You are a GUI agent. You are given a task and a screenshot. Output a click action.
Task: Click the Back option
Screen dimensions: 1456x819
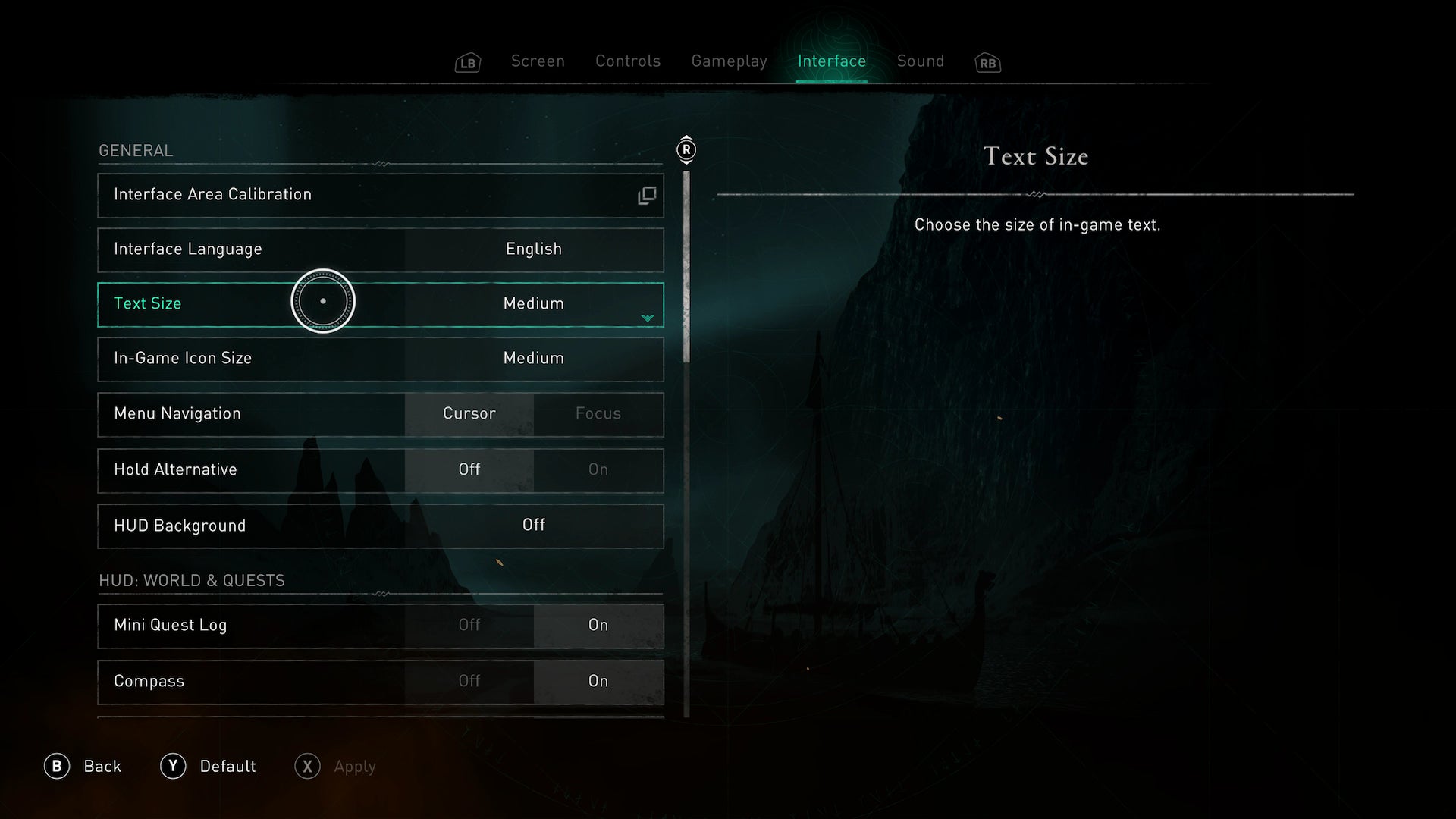click(102, 766)
